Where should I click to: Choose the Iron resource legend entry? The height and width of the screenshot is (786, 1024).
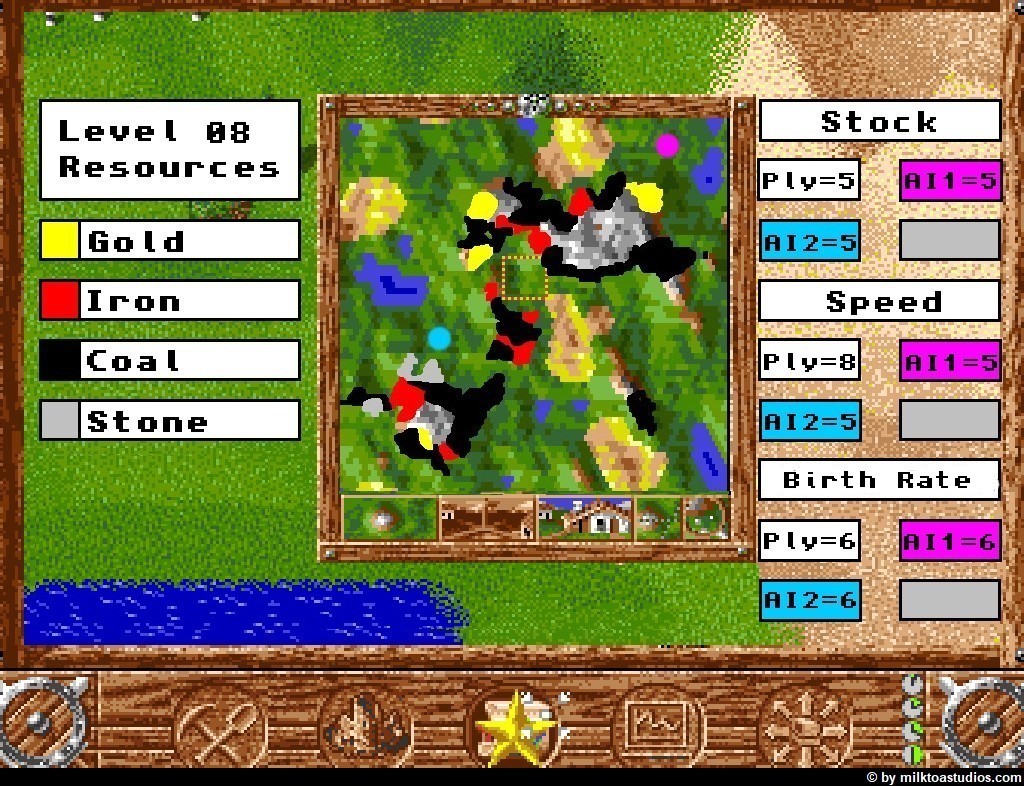pos(170,301)
